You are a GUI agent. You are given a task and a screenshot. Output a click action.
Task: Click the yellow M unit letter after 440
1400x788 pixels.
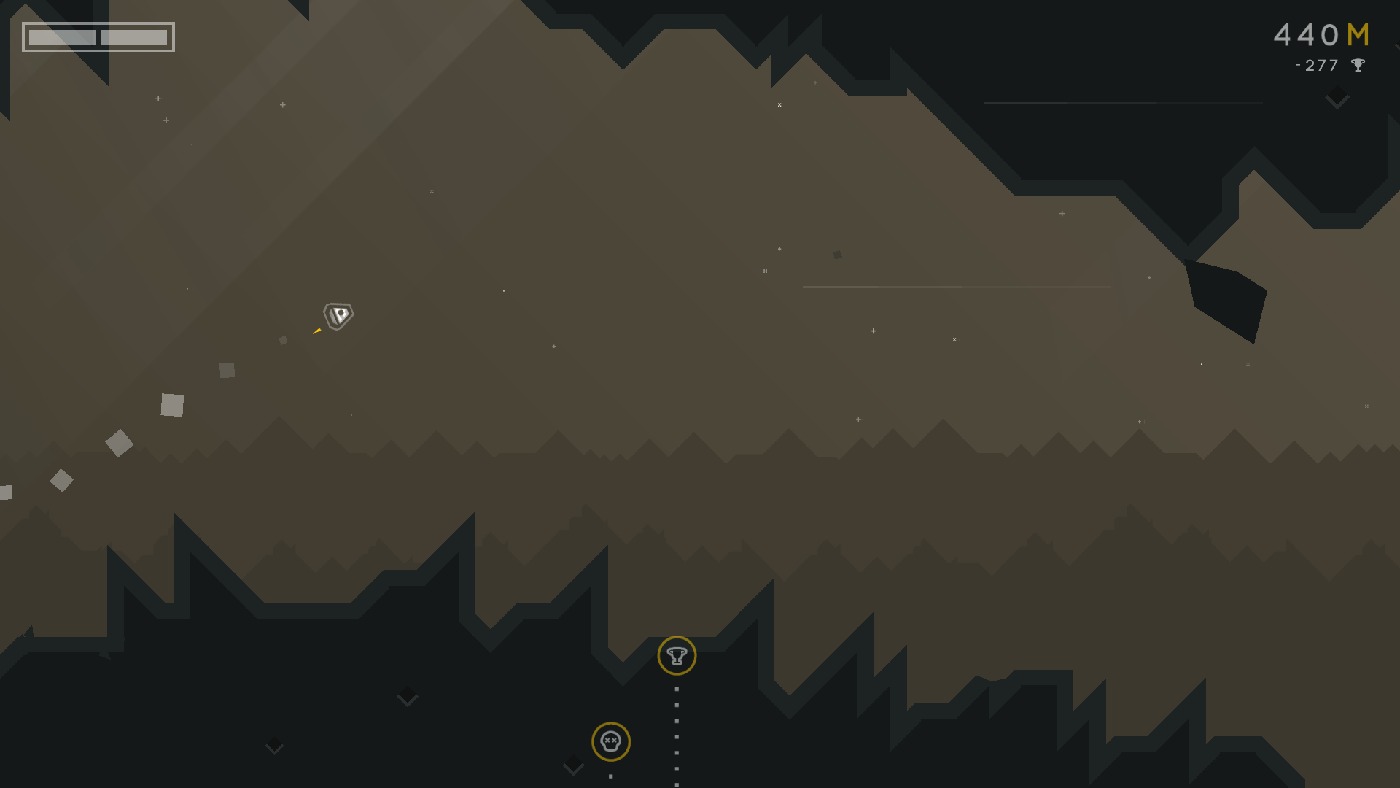[1356, 35]
